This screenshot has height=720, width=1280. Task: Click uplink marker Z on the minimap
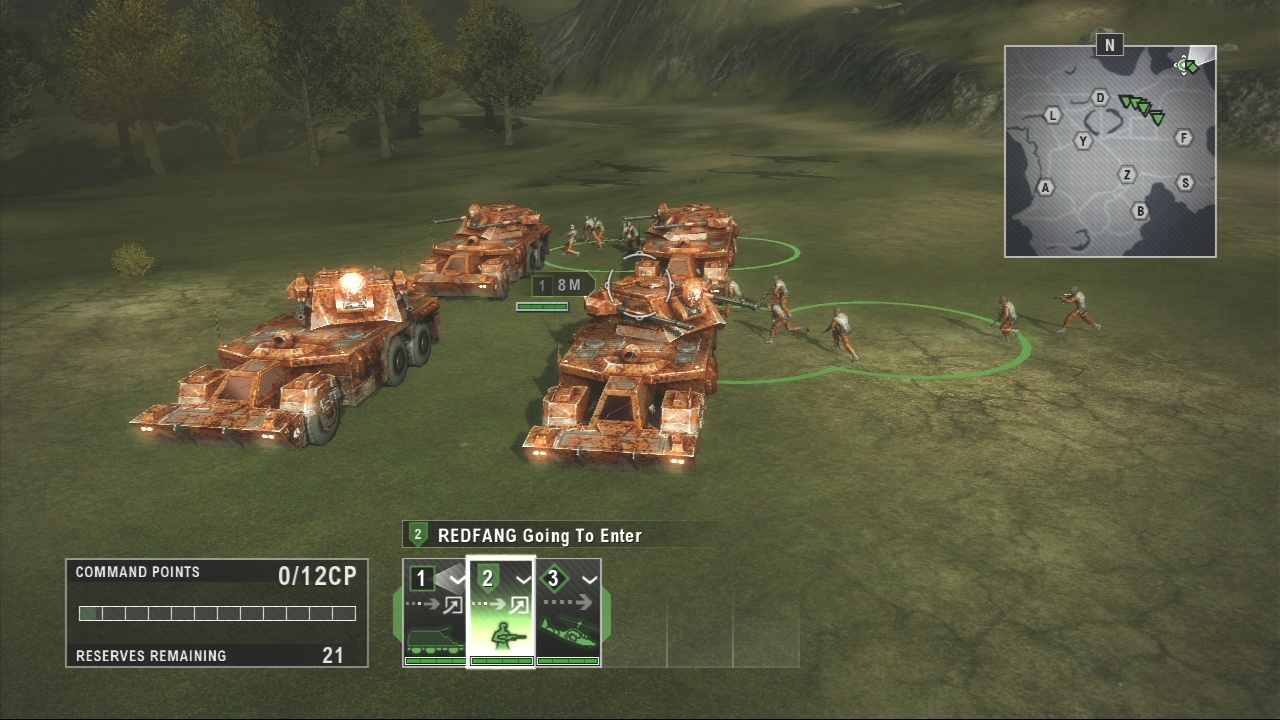coord(1128,175)
